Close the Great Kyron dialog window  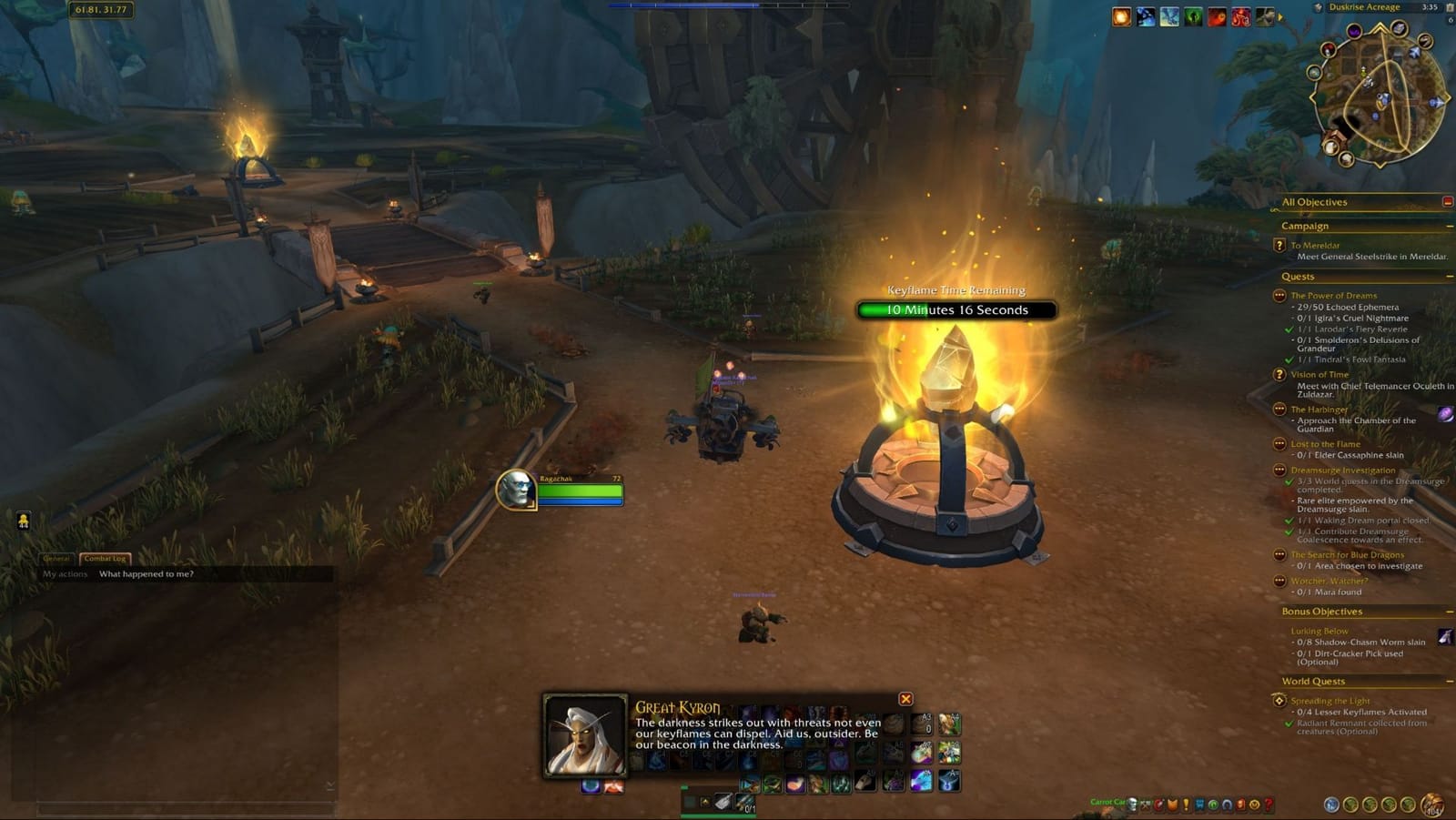pos(905,697)
